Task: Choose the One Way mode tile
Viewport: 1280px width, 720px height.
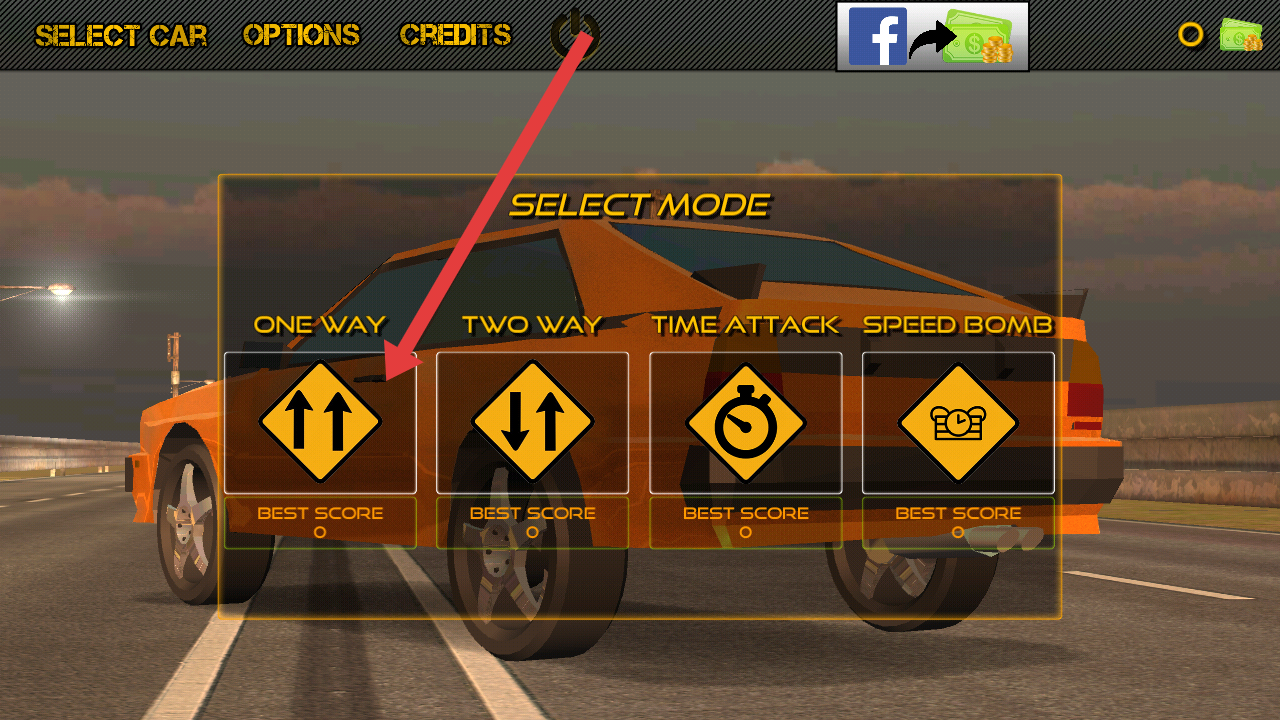Action: coord(320,422)
